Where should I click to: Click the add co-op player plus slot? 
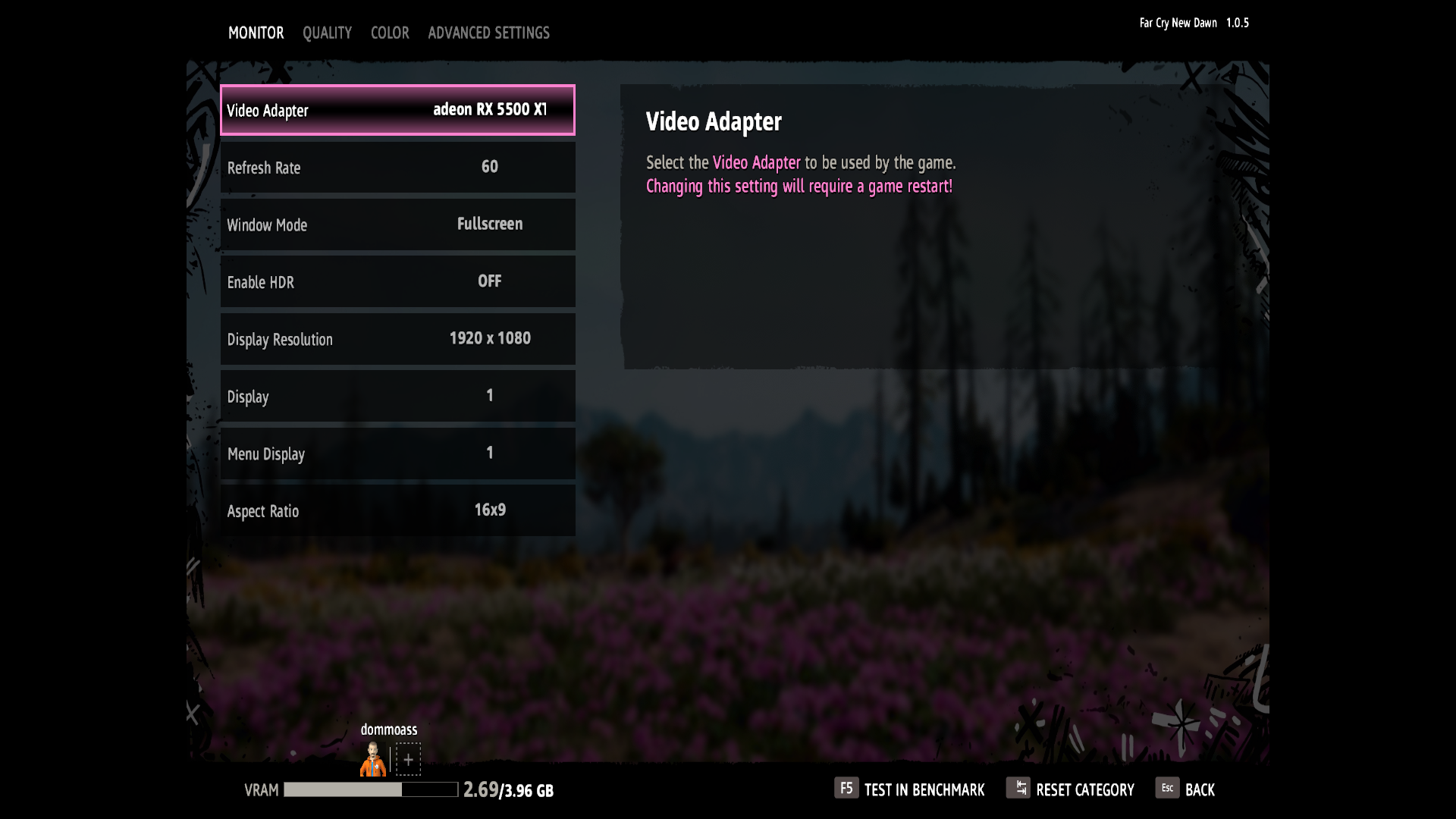tap(408, 759)
